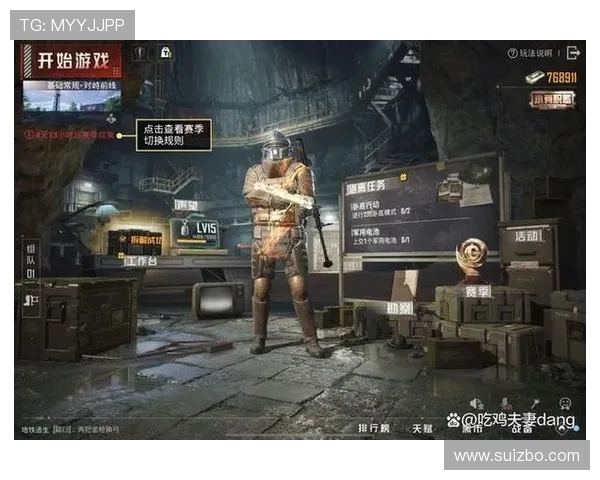Open the 活动 events crate
Viewport: 600px width, 480px height.
(x=527, y=235)
